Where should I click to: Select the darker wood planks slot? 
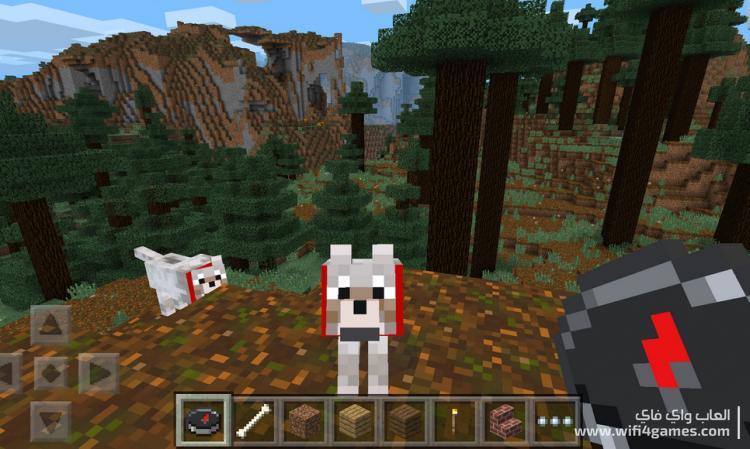[x=403, y=420]
